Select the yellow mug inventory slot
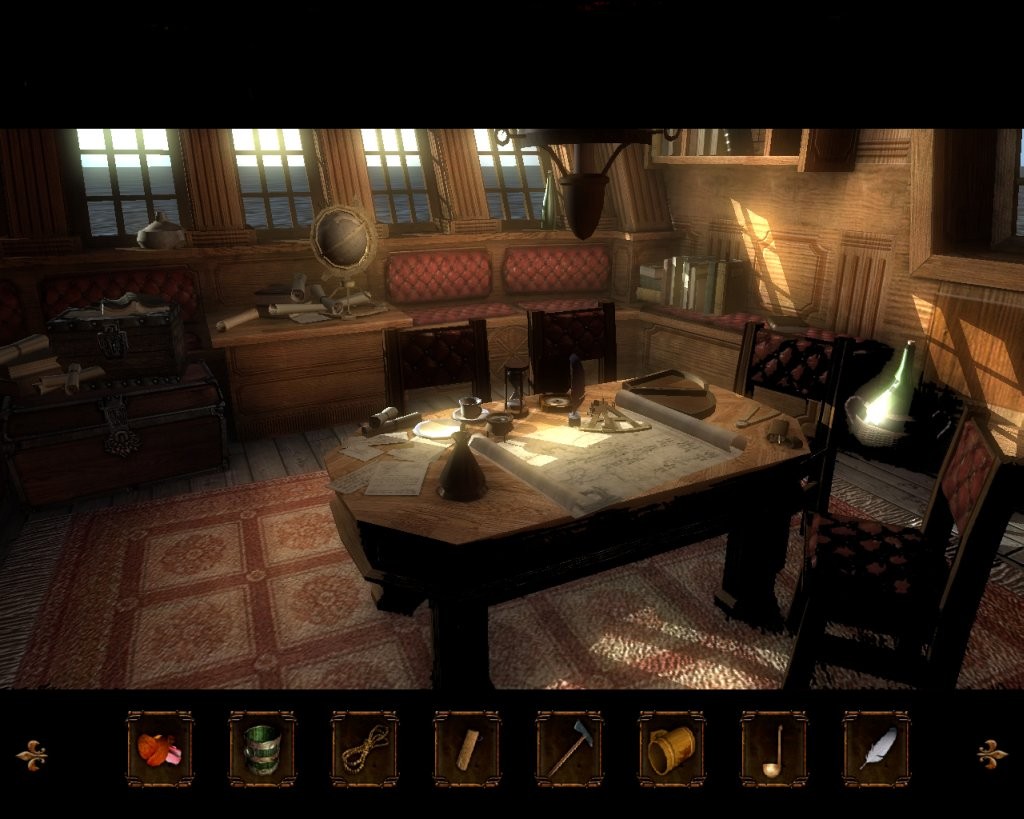Image resolution: width=1024 pixels, height=819 pixels. 672,749
